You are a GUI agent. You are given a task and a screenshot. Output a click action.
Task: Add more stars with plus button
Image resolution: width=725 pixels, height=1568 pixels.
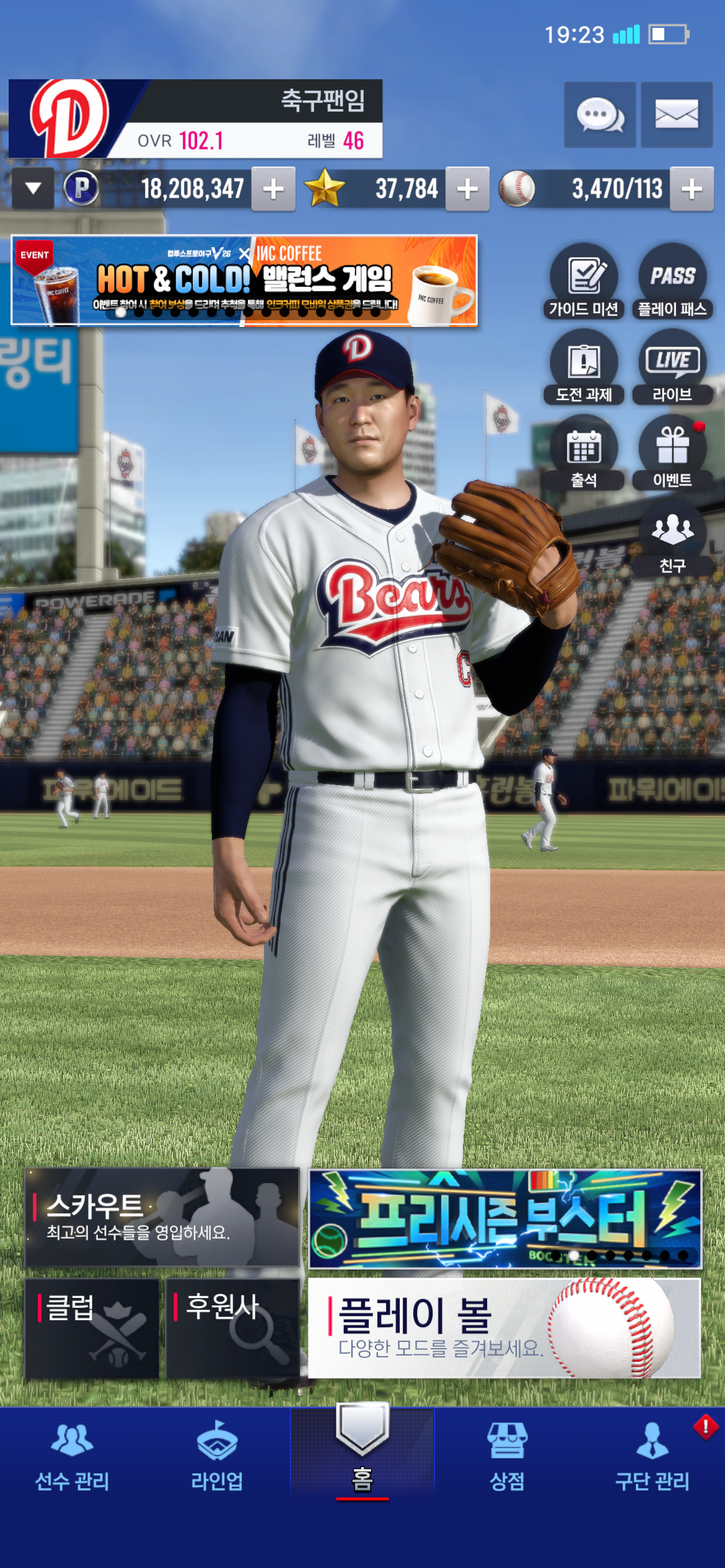coord(467,189)
